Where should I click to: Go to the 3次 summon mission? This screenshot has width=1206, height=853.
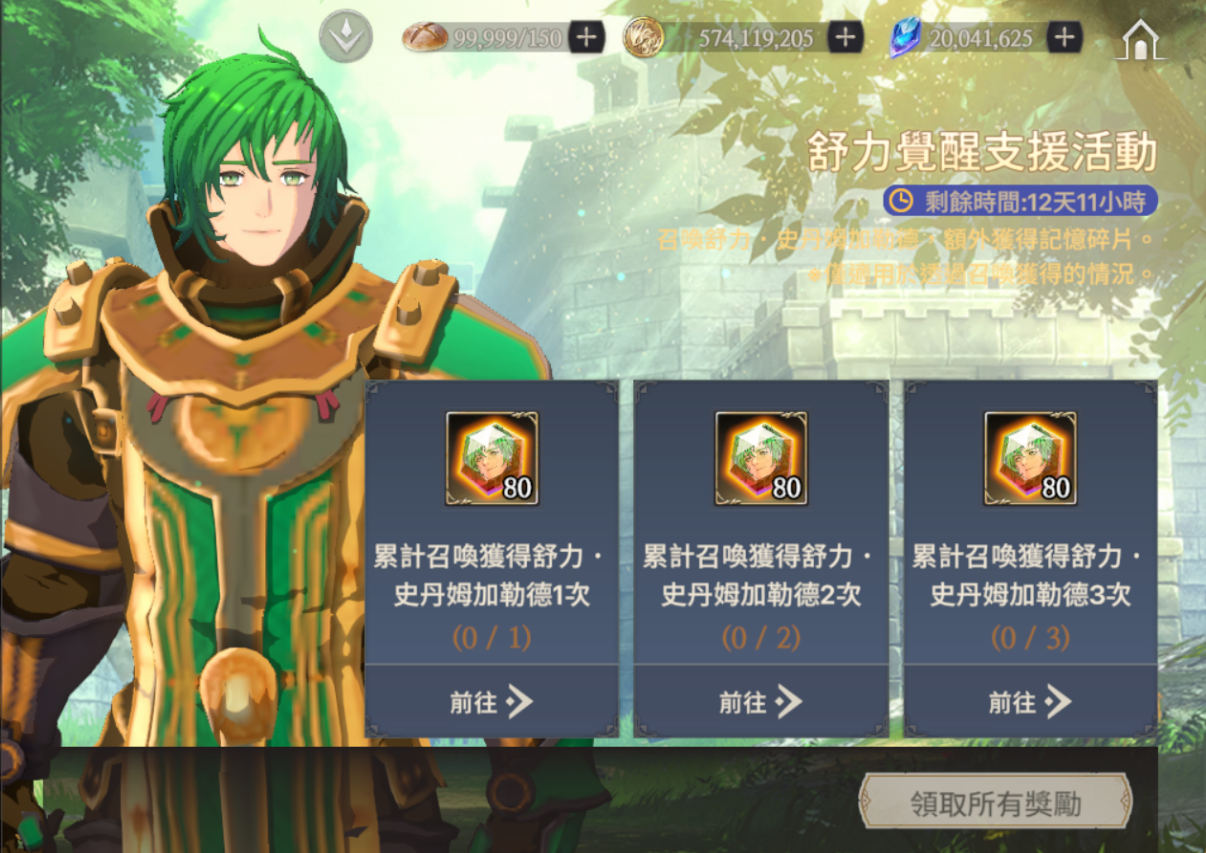click(x=1030, y=702)
